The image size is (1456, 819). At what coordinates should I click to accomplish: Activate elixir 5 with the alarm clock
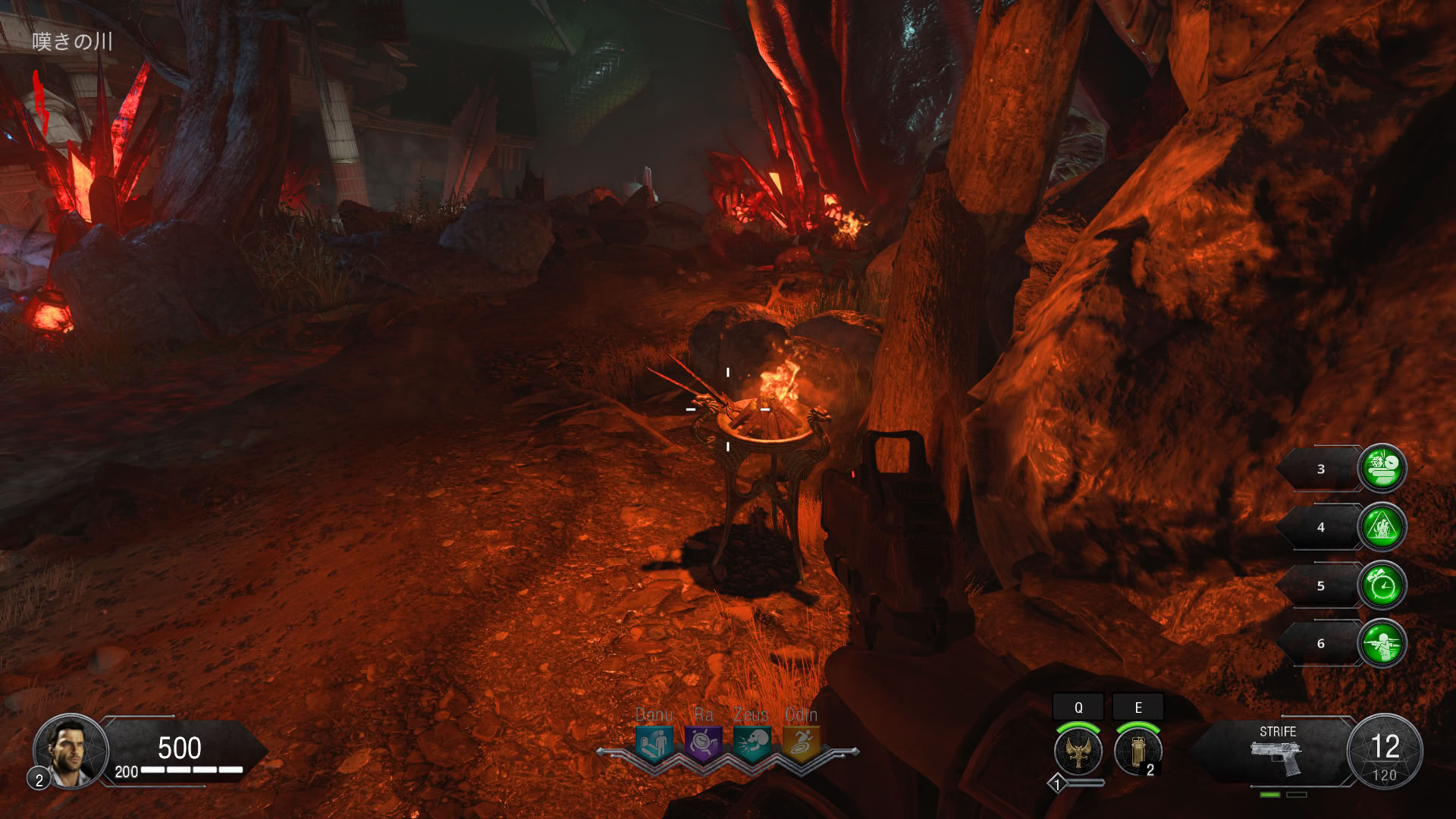[x=1382, y=585]
